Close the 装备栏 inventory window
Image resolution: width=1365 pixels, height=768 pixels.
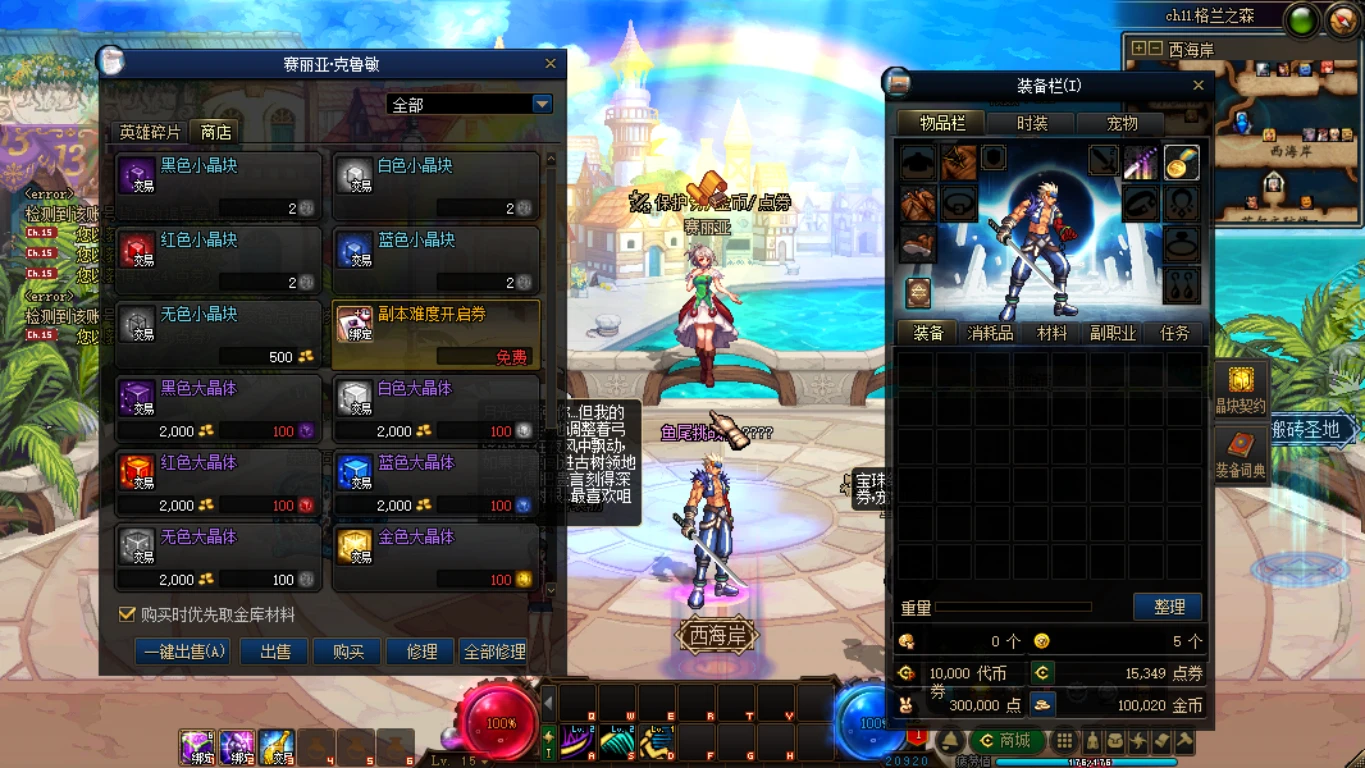point(1198,86)
